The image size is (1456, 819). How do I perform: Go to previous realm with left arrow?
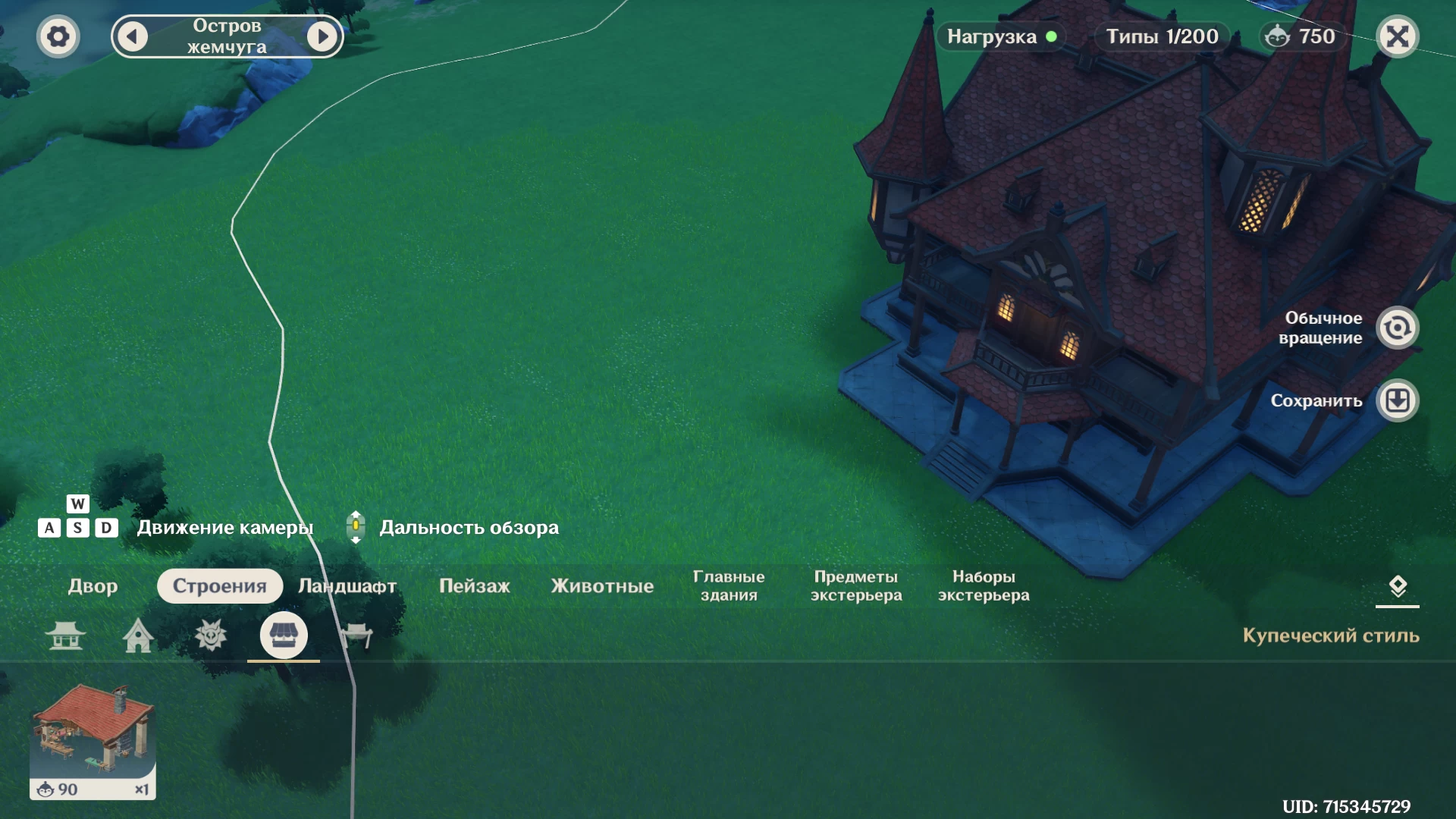[x=133, y=36]
